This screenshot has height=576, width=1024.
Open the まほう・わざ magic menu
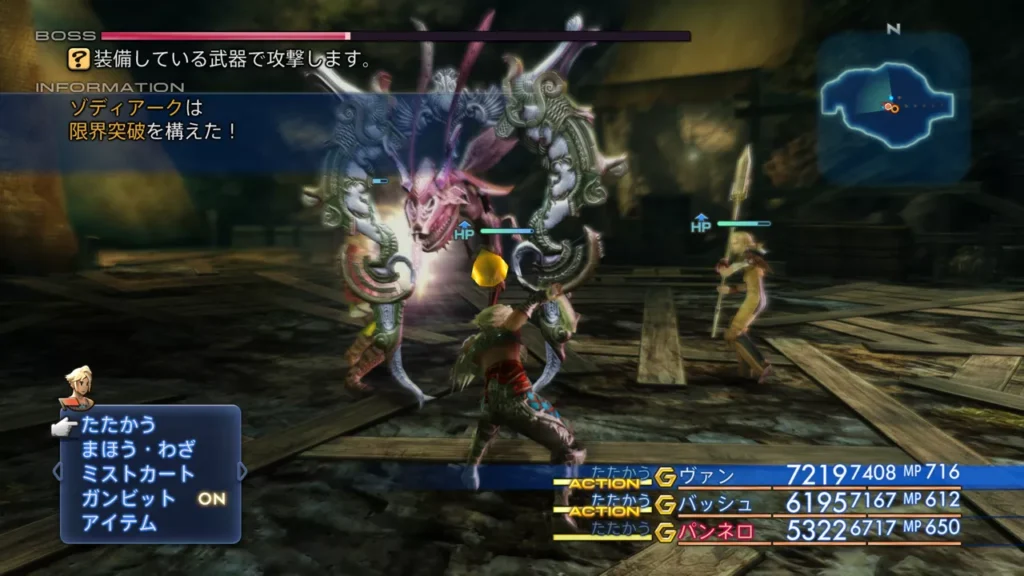(138, 449)
